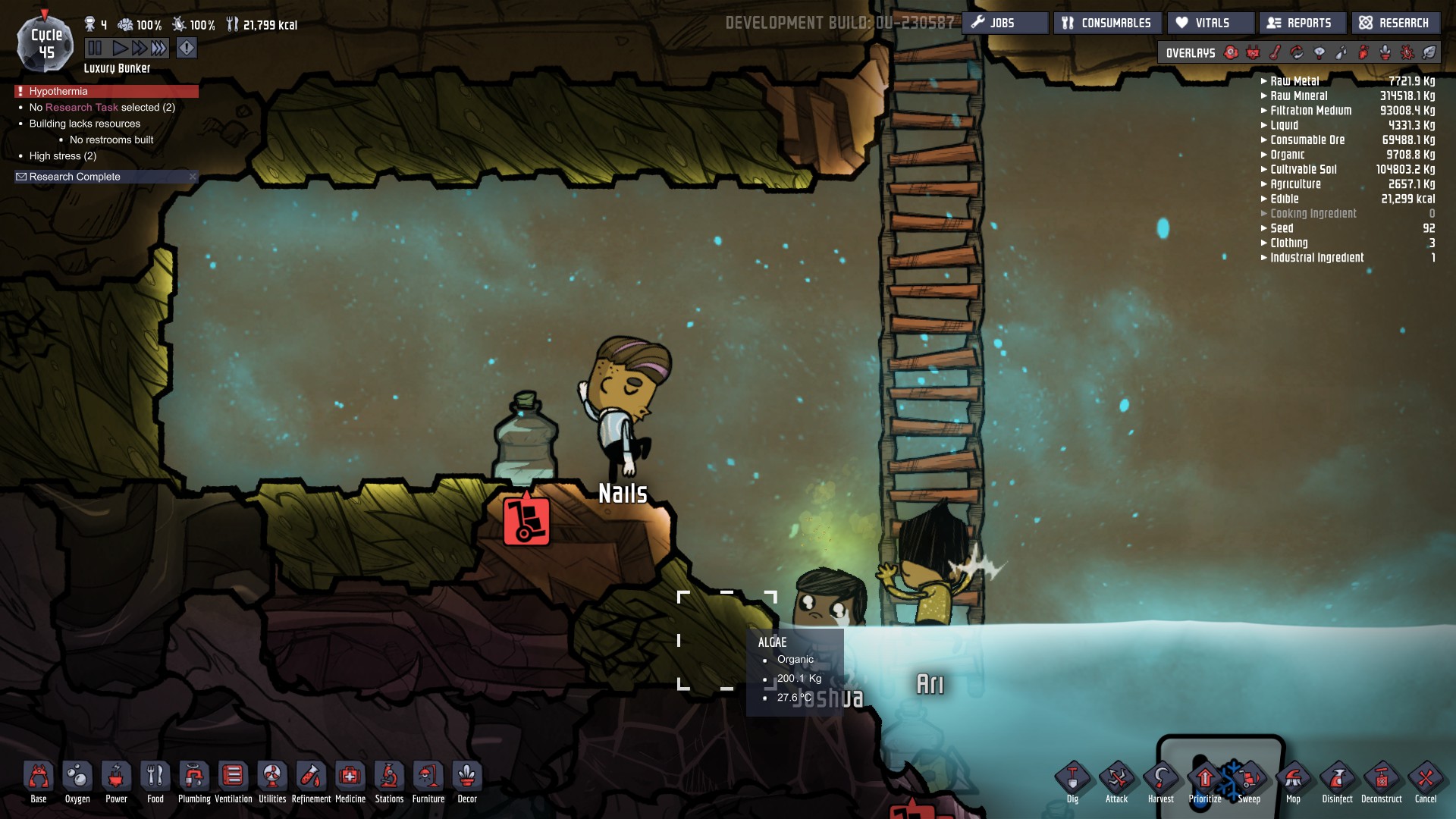Screen dimensions: 1456x819
Task: Open the Reports screen
Action: [x=1301, y=23]
